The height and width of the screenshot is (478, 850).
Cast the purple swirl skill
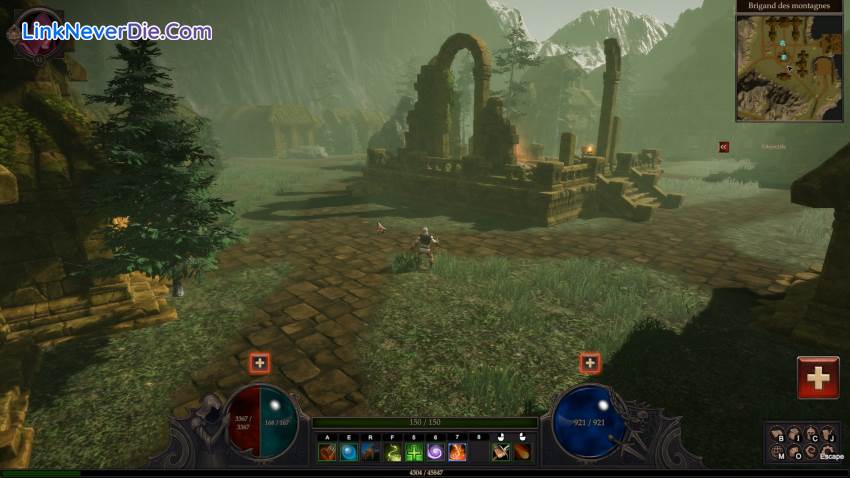click(435, 453)
